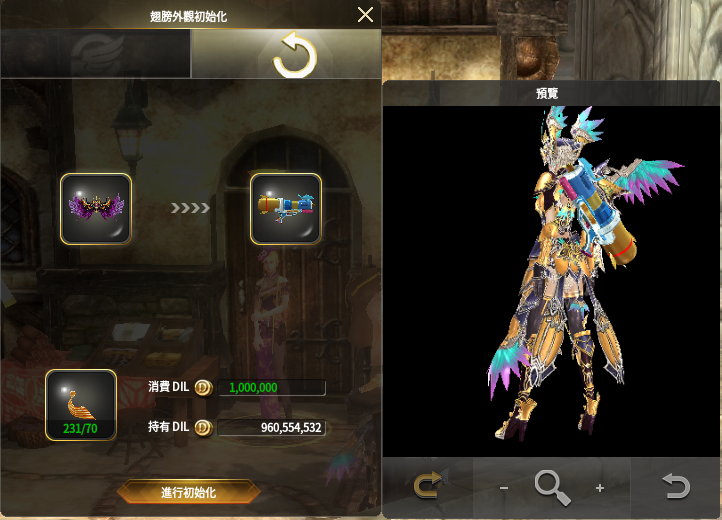Screen dimensions: 722x520
Task: Zoom in the preview with plus
Action: 600,488
